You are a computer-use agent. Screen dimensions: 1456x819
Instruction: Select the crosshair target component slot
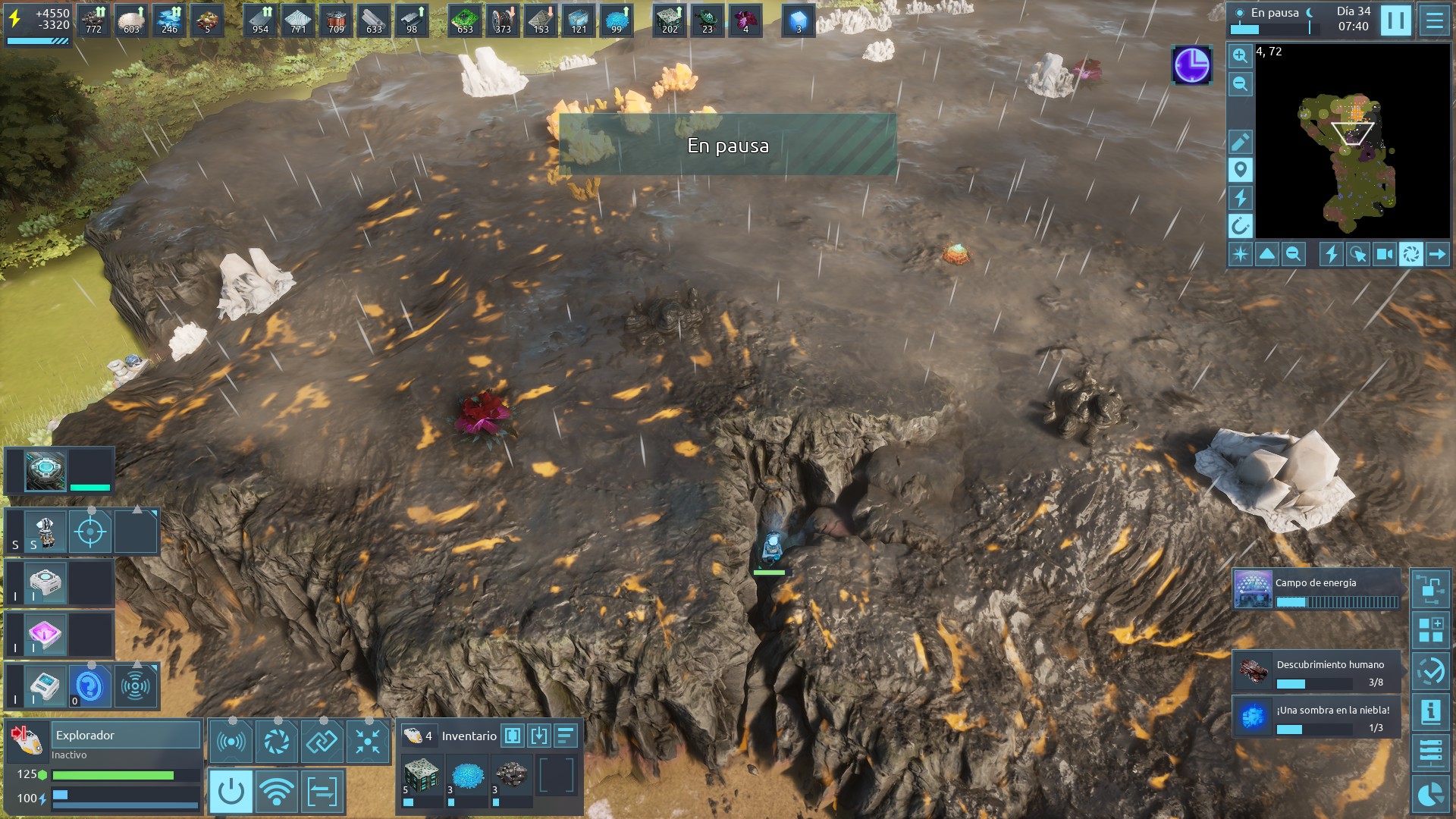[90, 532]
